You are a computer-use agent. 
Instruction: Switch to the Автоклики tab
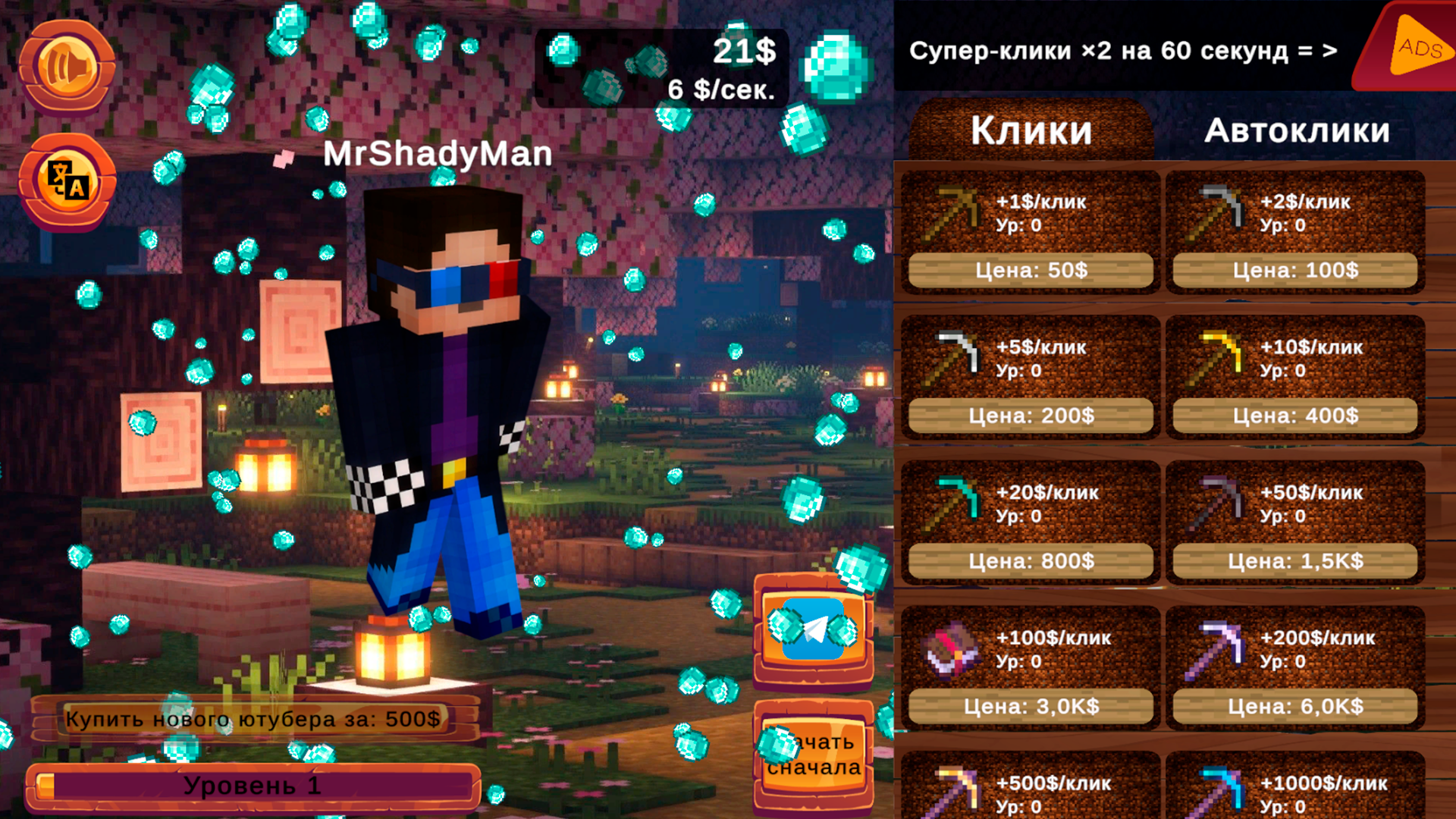point(1298,130)
